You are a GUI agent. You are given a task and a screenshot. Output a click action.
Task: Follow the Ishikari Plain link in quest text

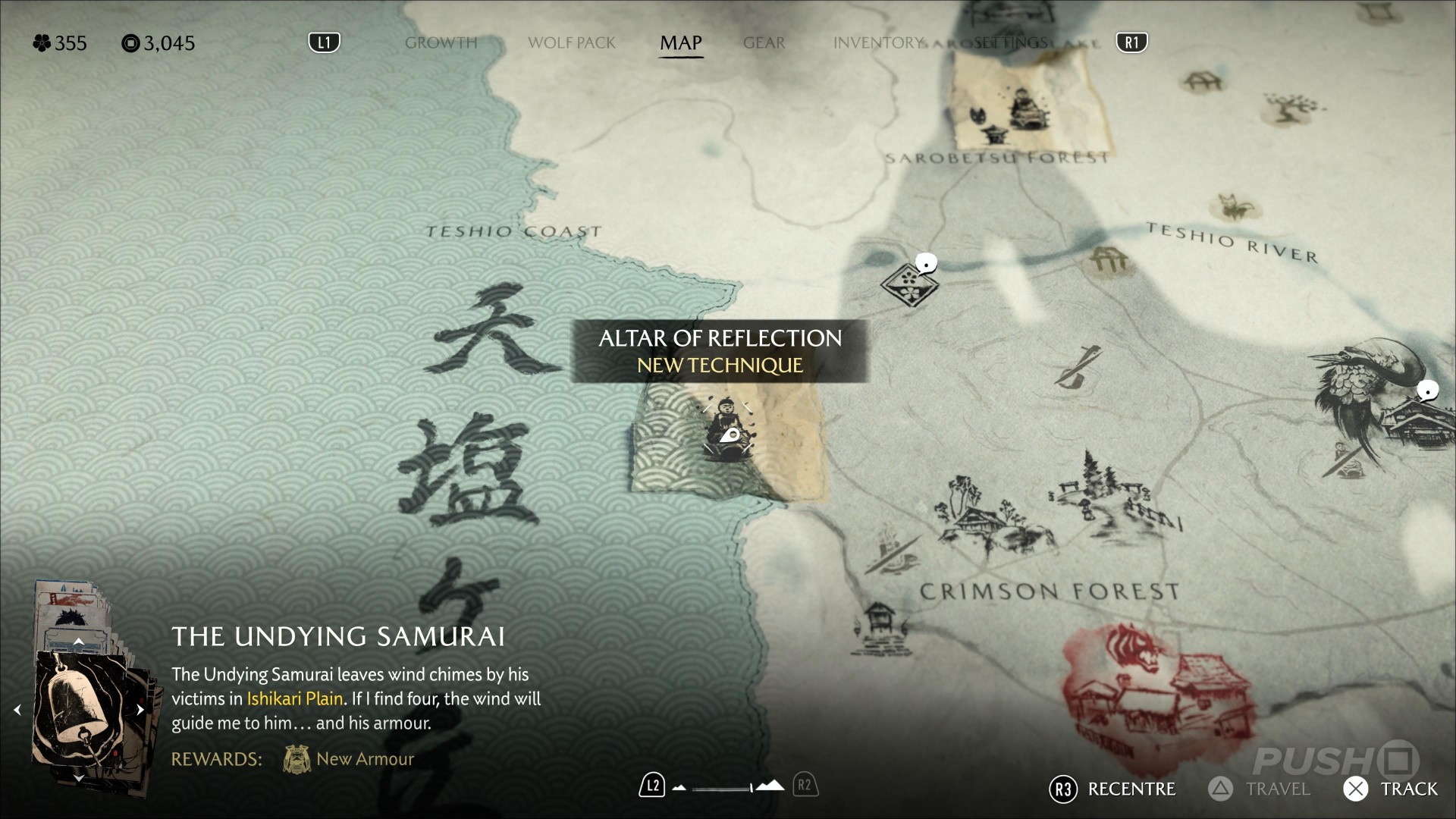(295, 698)
